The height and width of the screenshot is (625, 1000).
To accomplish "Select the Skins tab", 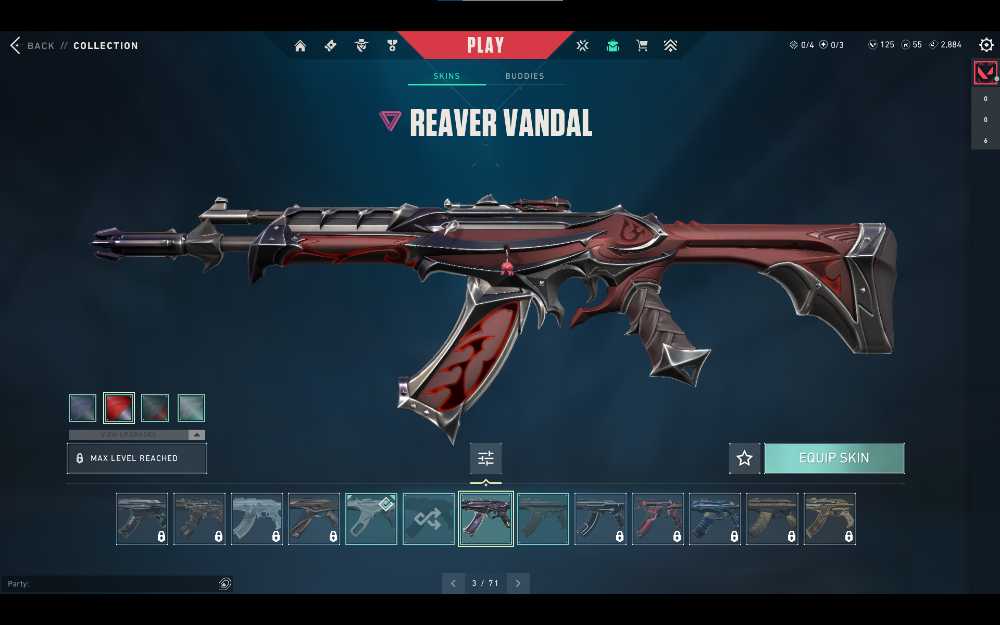I will tap(446, 76).
